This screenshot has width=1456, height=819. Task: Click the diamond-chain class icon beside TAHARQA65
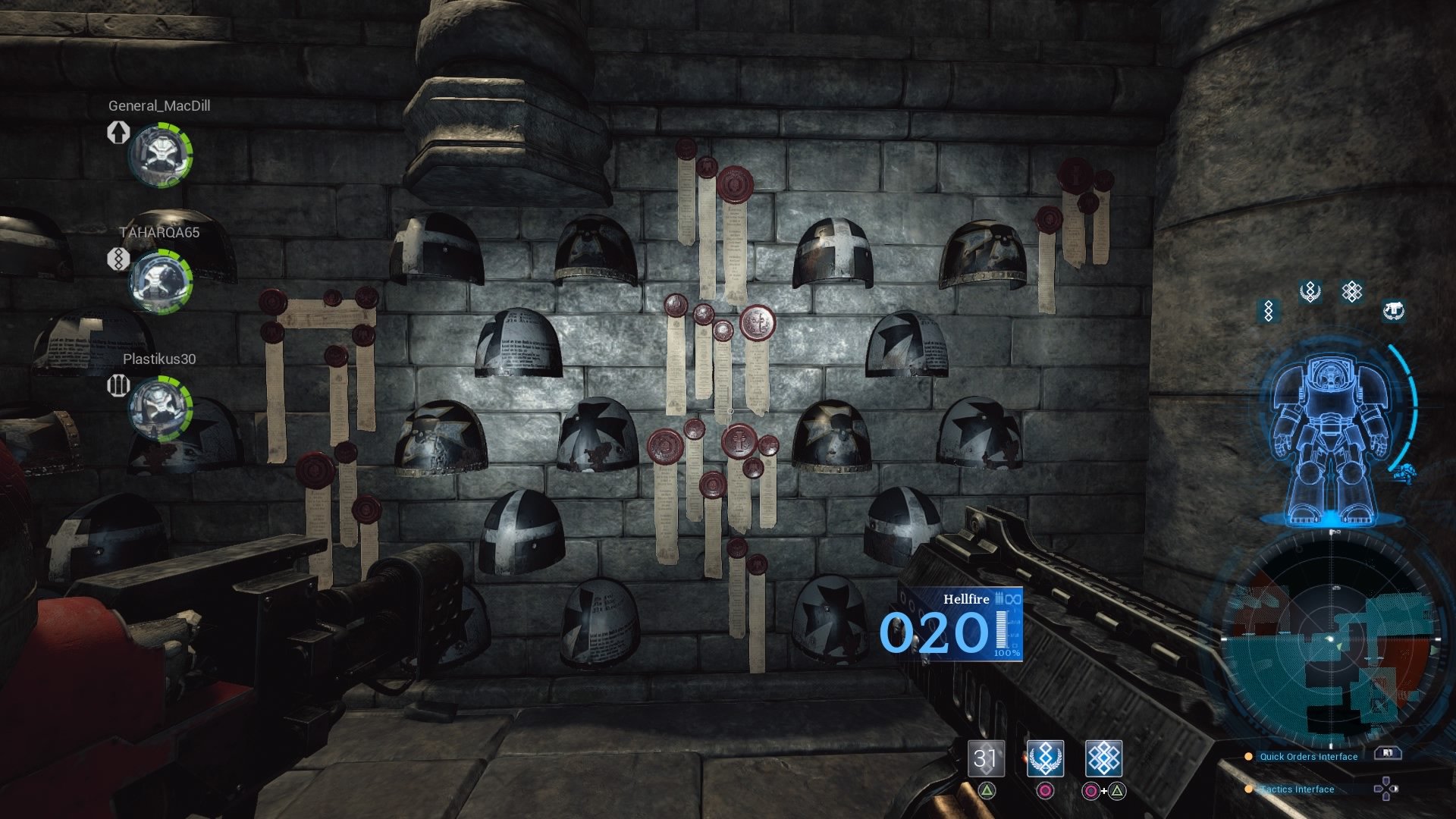[118, 259]
